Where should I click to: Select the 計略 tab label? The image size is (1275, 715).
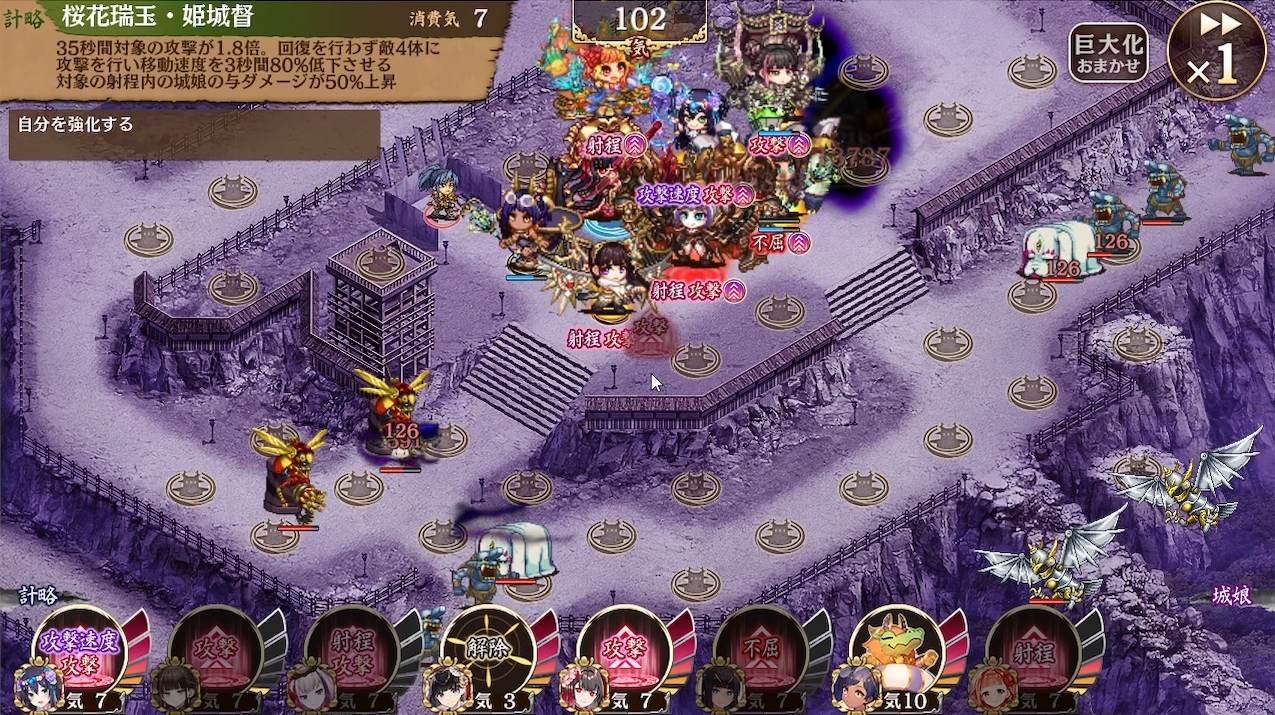39,596
